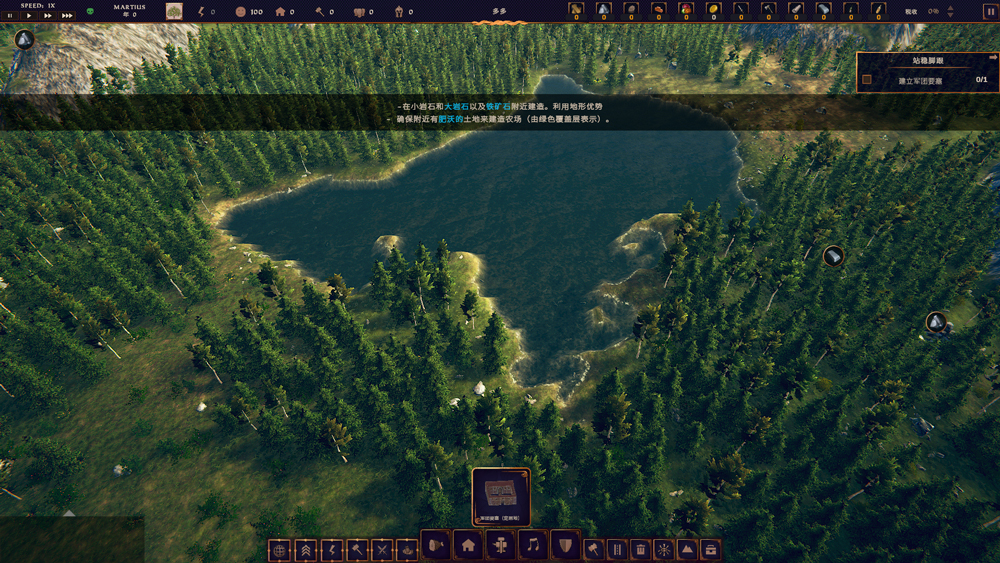
Task: Set game speed to double fast-forward
Action: coord(47,16)
